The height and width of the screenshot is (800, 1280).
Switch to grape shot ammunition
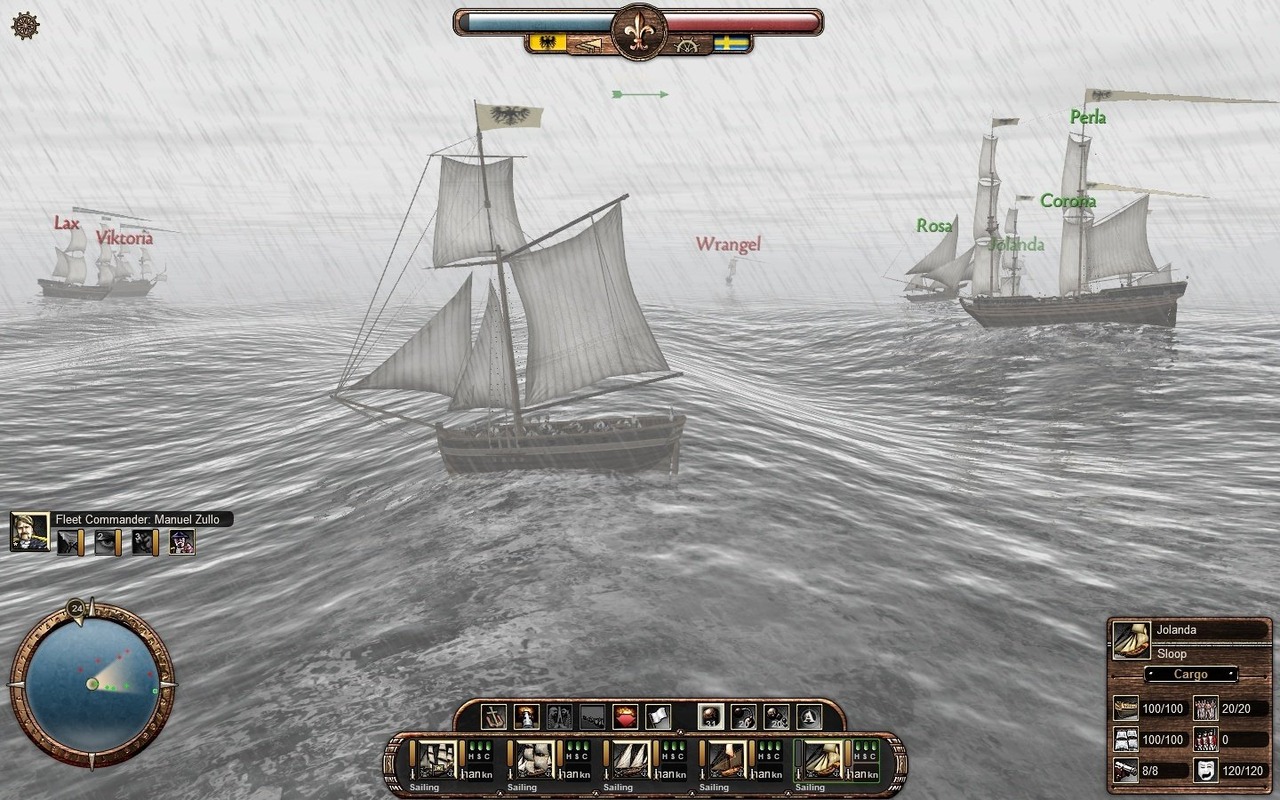[x=776, y=716]
